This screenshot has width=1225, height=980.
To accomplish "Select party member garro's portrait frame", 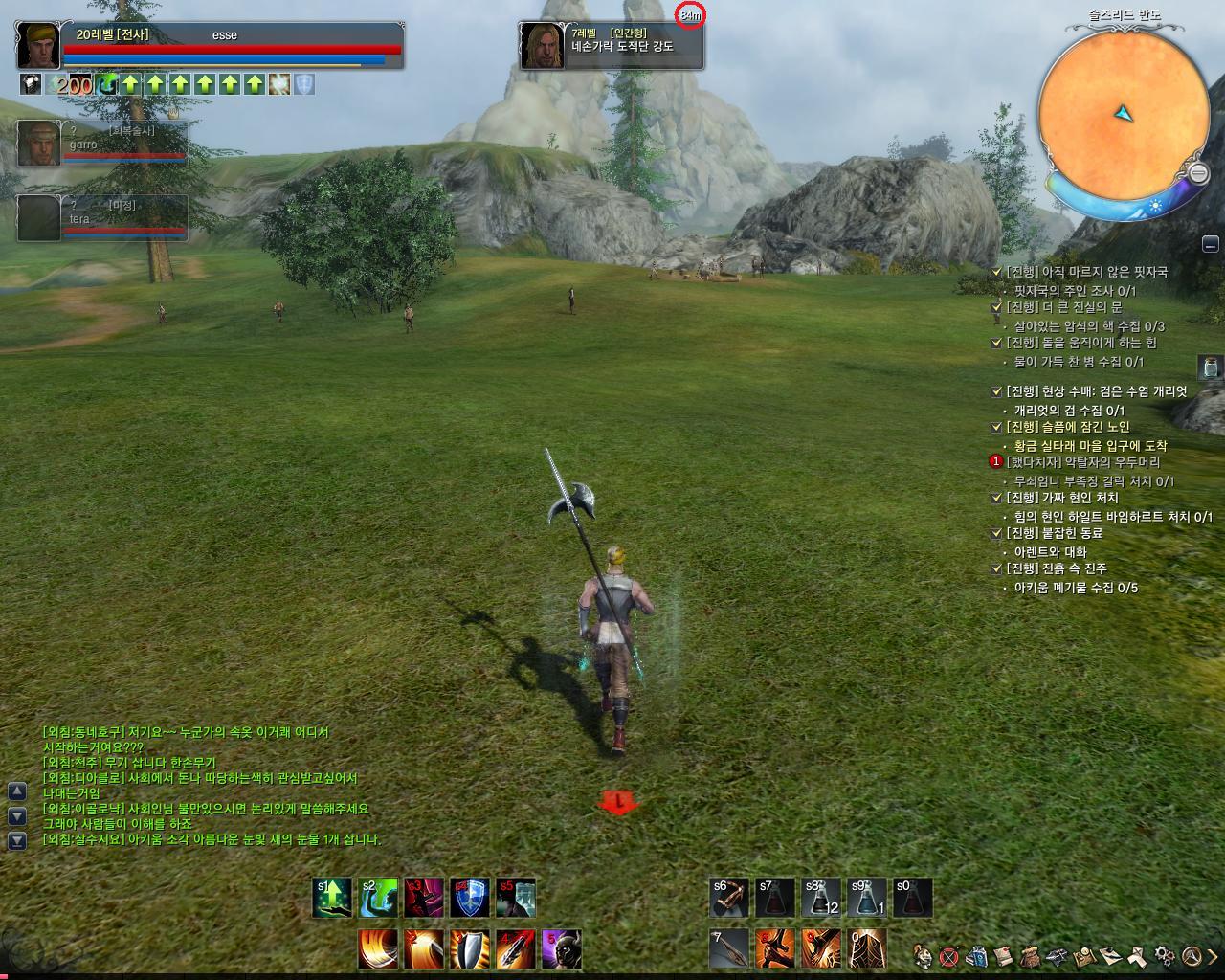I will pyautogui.click(x=38, y=144).
